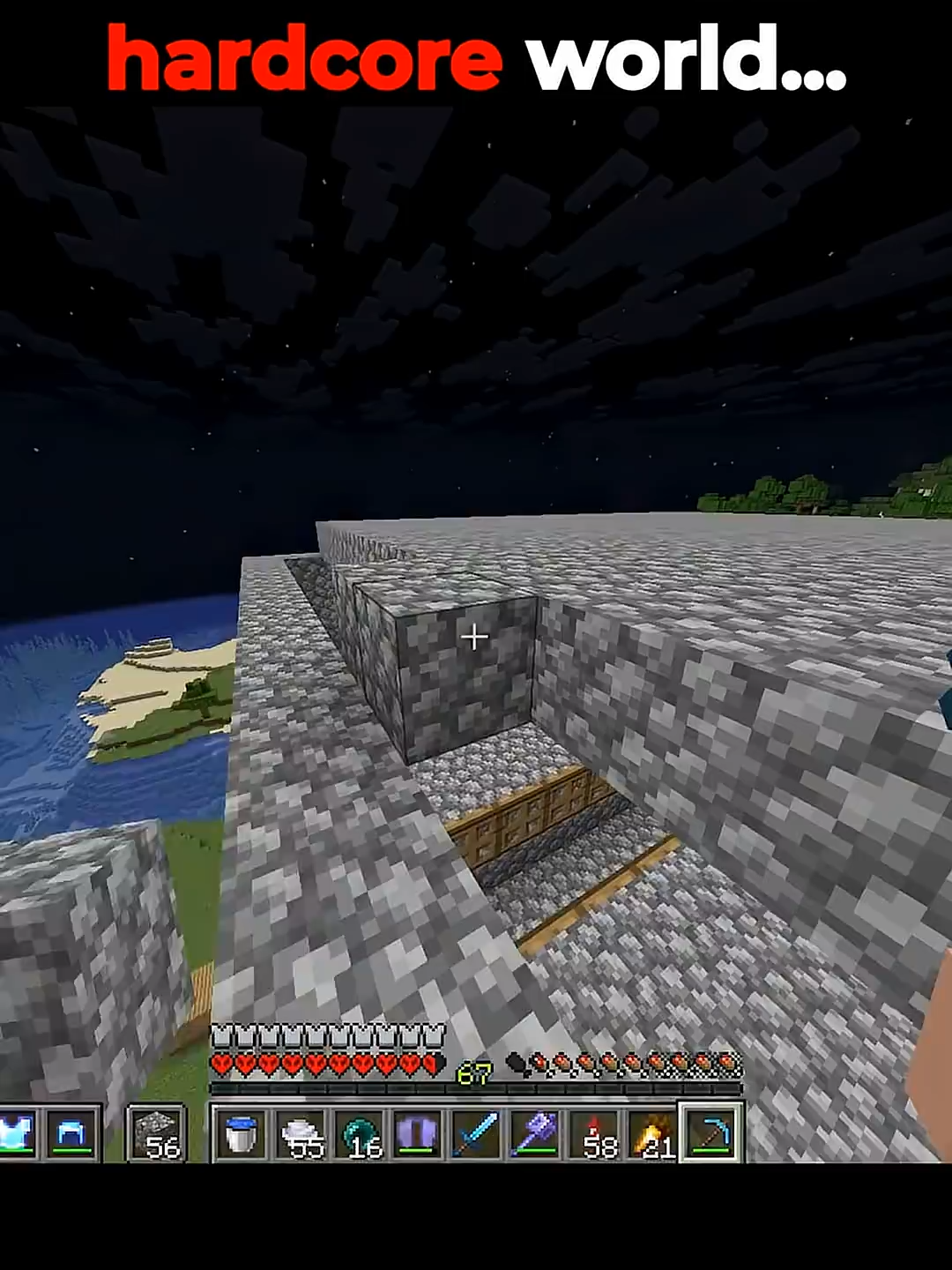The height and width of the screenshot is (1270, 952).
Task: Select the firework rocket stack of 58
Action: 594,1133
